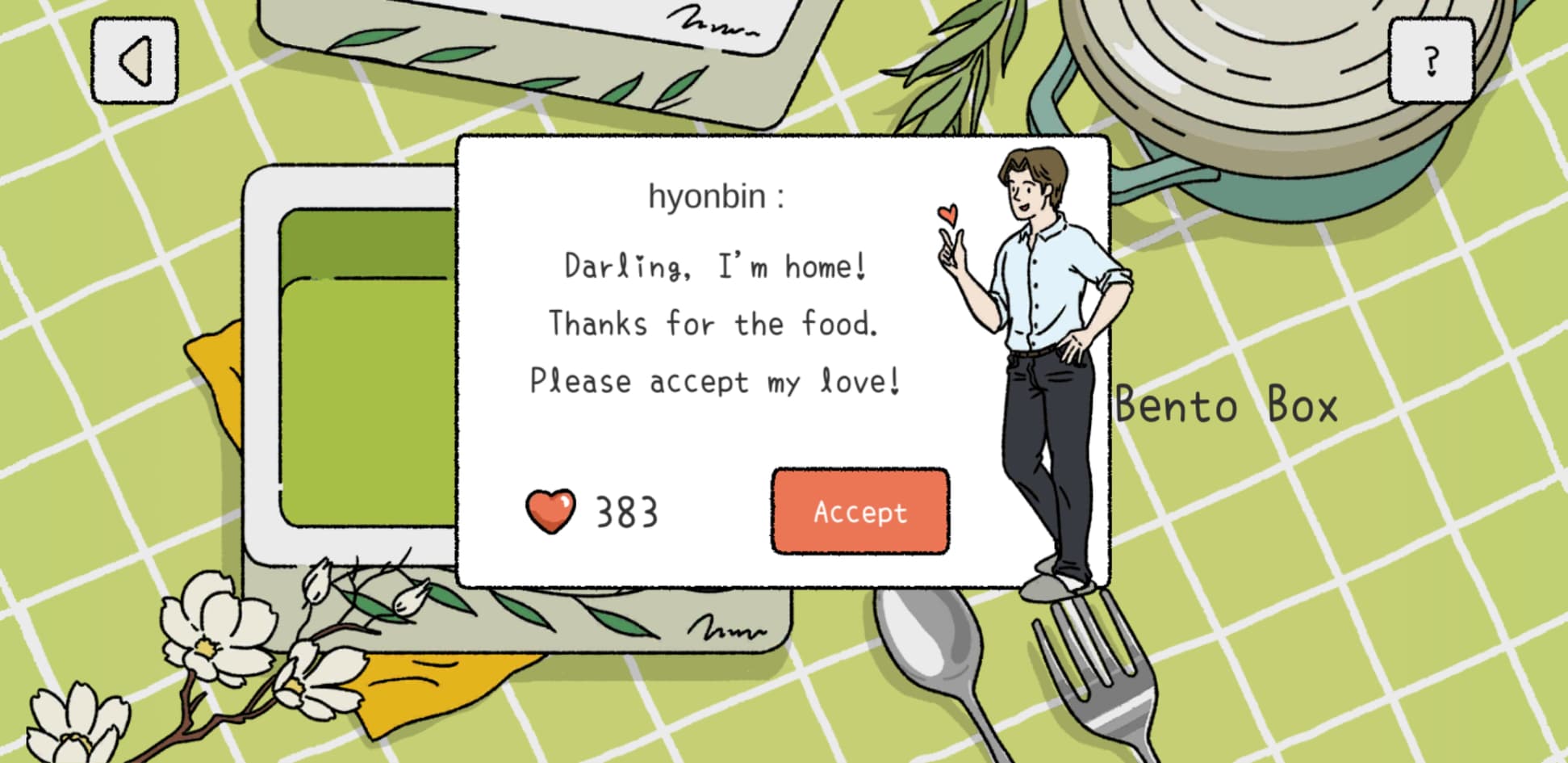The image size is (1568, 763).
Task: Open the question mark help button
Action: 1431,61
